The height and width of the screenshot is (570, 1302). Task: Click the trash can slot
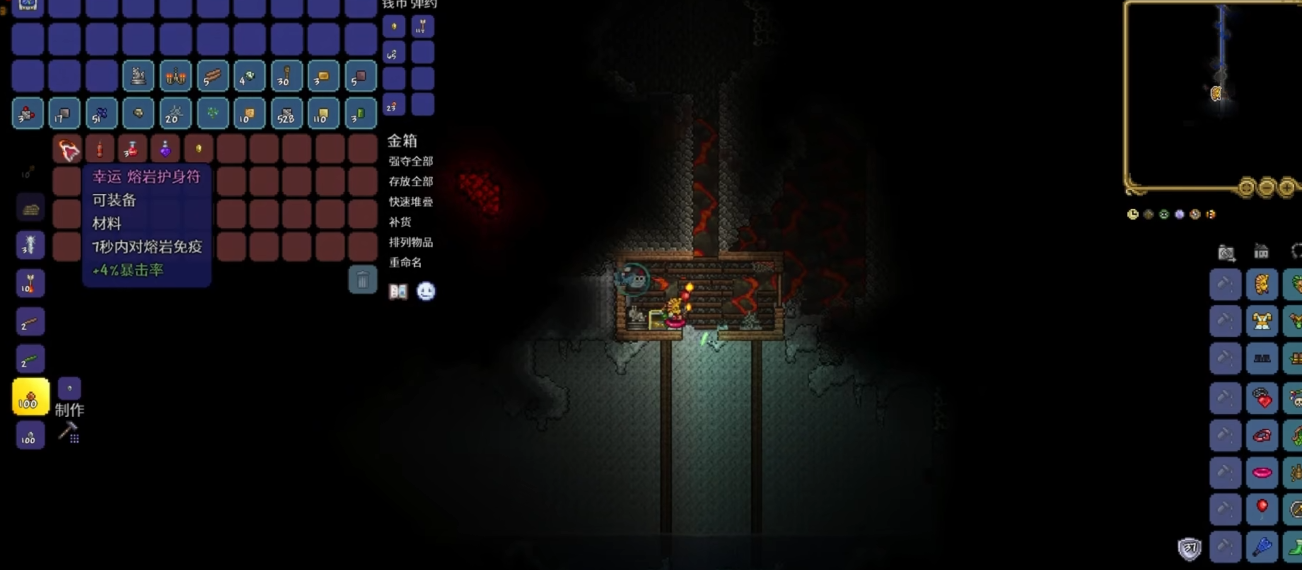pos(362,279)
